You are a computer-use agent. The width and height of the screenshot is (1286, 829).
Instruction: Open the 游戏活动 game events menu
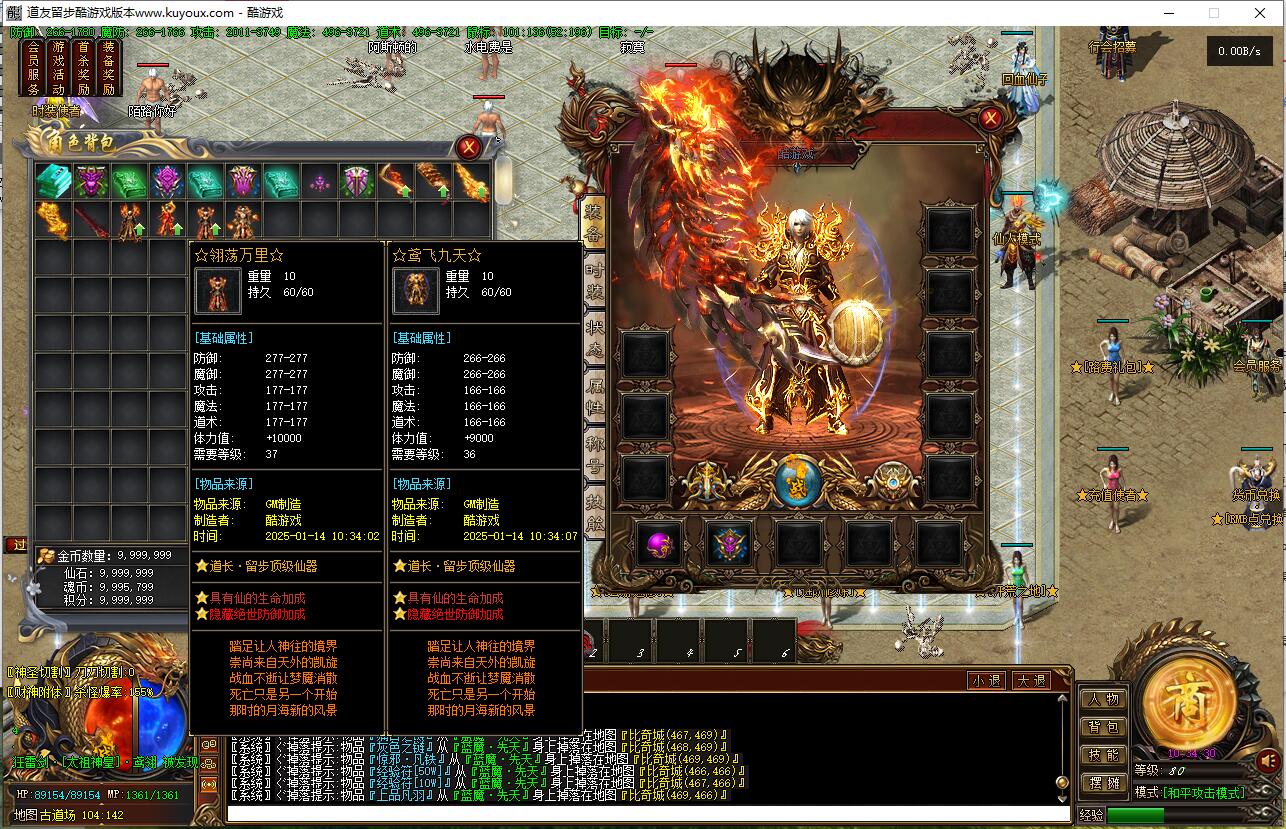point(59,68)
